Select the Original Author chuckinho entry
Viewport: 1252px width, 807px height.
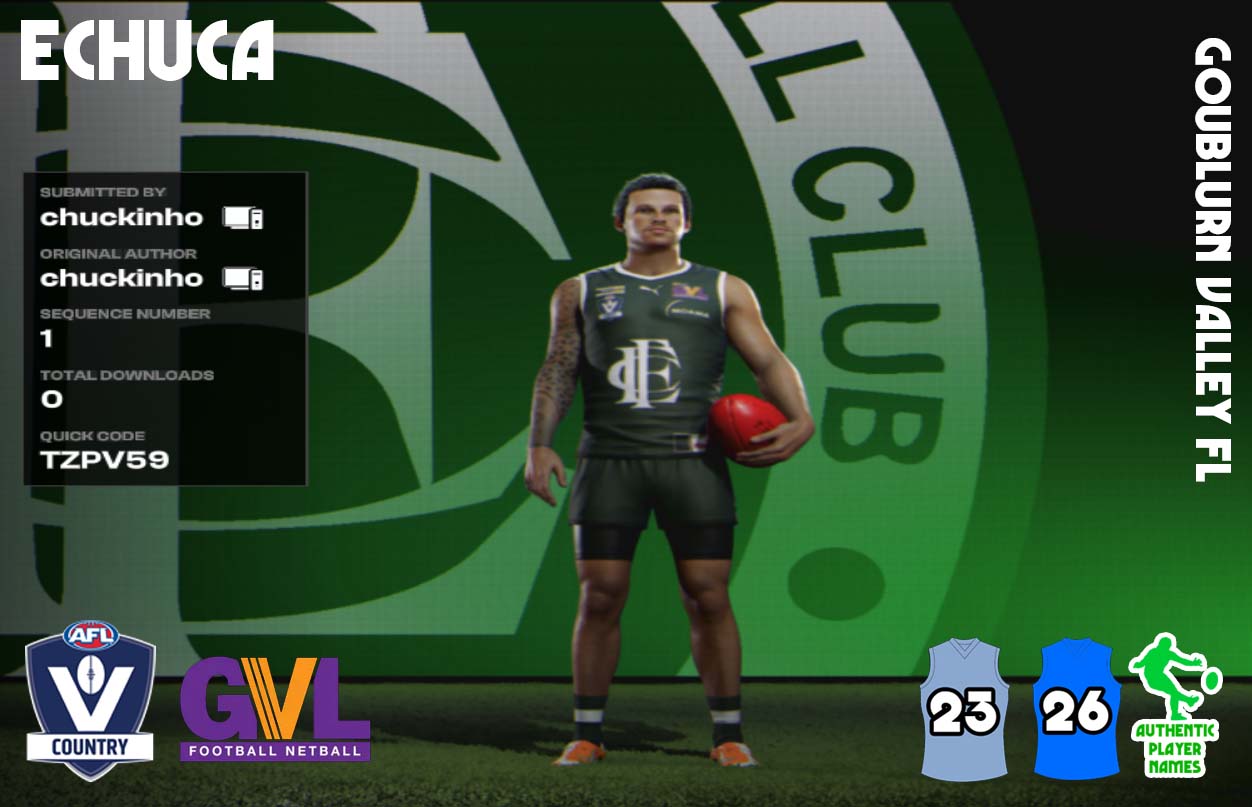click(x=122, y=278)
